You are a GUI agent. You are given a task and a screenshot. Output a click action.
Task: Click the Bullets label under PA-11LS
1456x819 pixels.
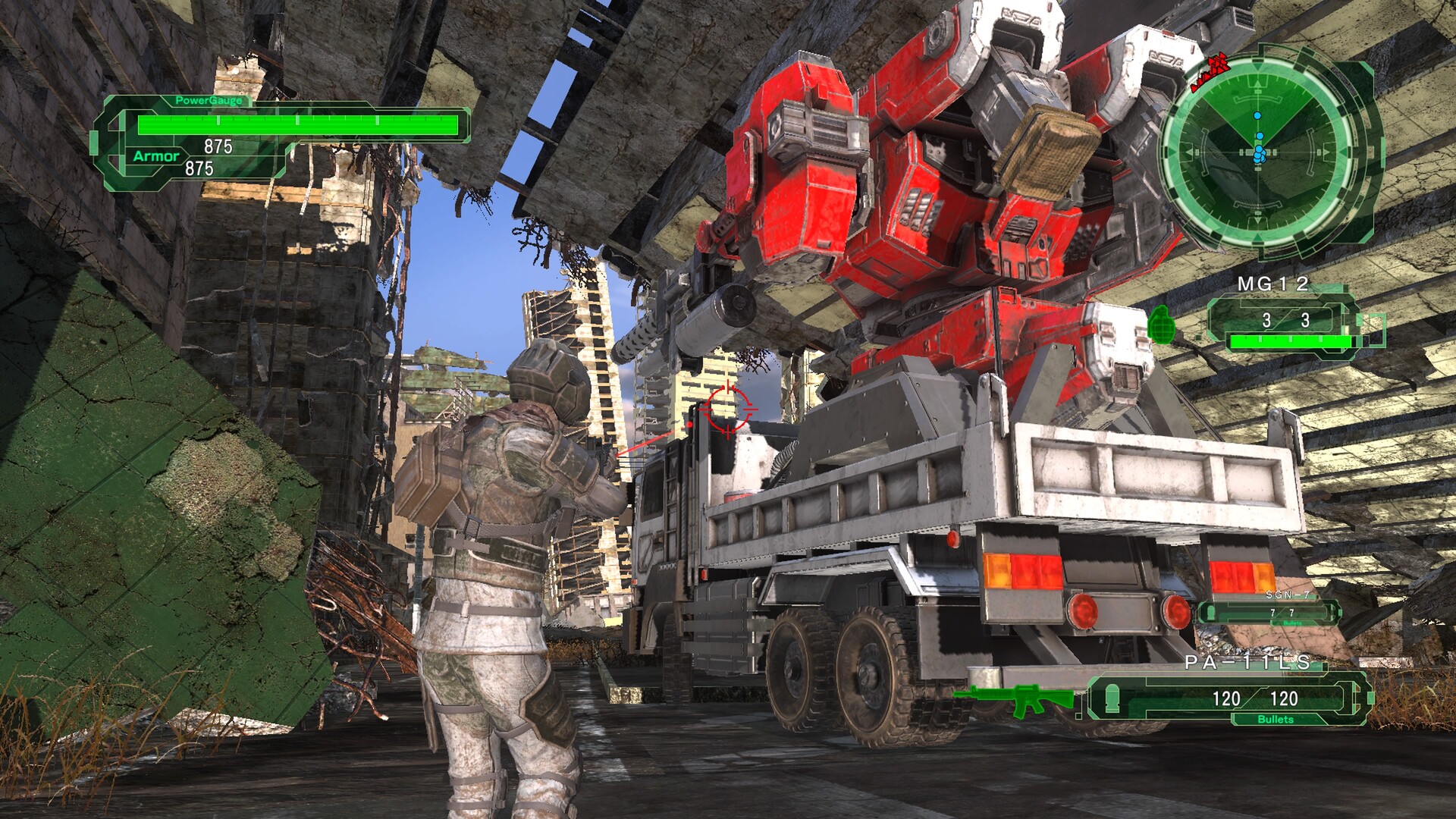[1276, 719]
